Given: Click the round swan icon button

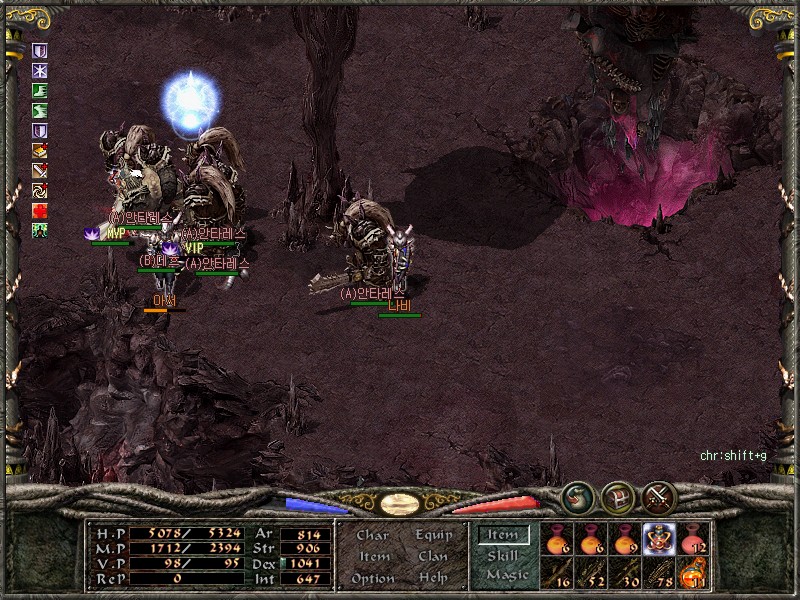Looking at the screenshot, I should [x=577, y=497].
